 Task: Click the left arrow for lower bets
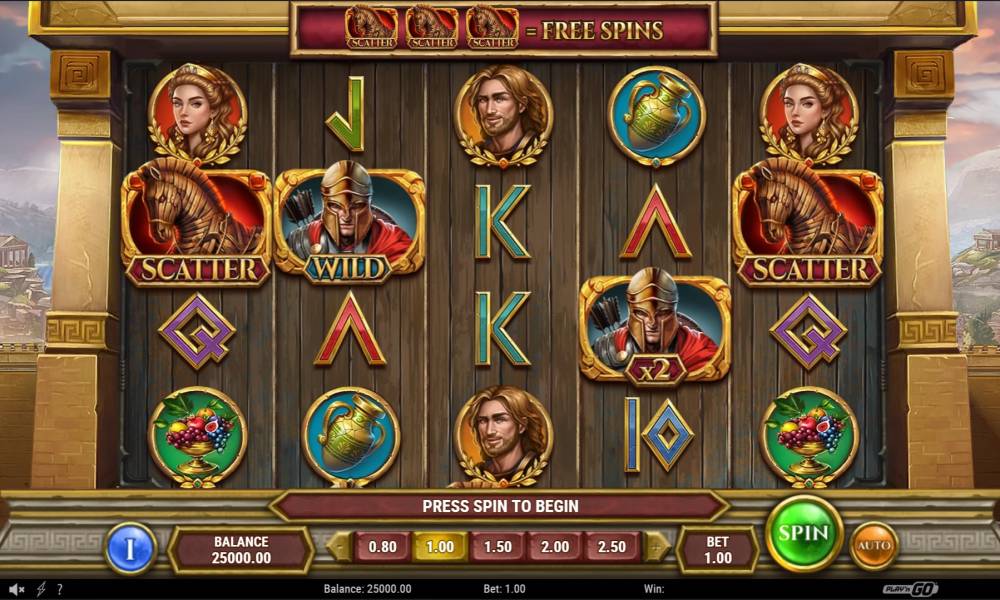click(x=340, y=547)
